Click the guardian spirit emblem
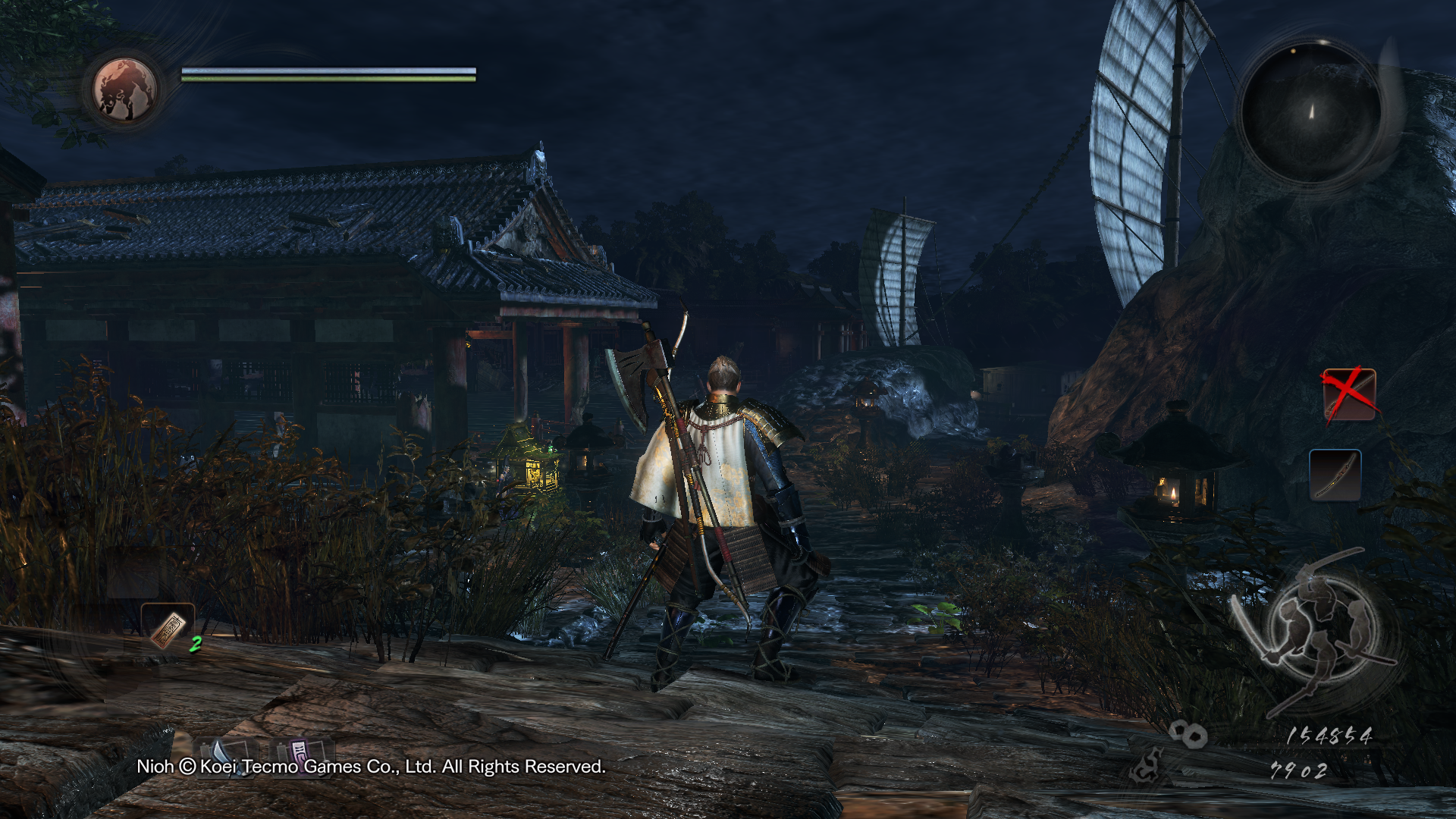This screenshot has height=819, width=1456. [125, 90]
